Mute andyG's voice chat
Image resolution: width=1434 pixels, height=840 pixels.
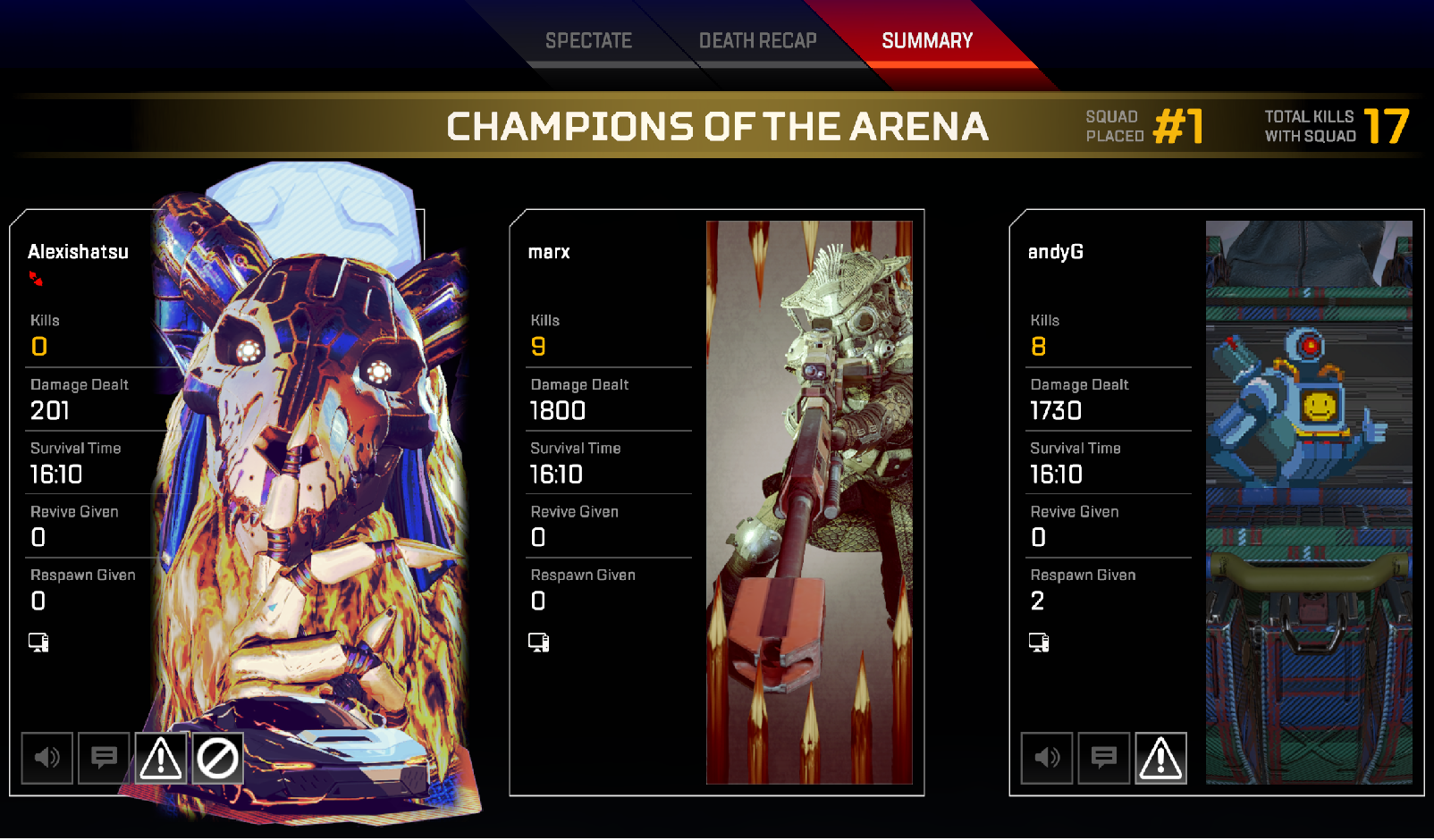pyautogui.click(x=1047, y=758)
